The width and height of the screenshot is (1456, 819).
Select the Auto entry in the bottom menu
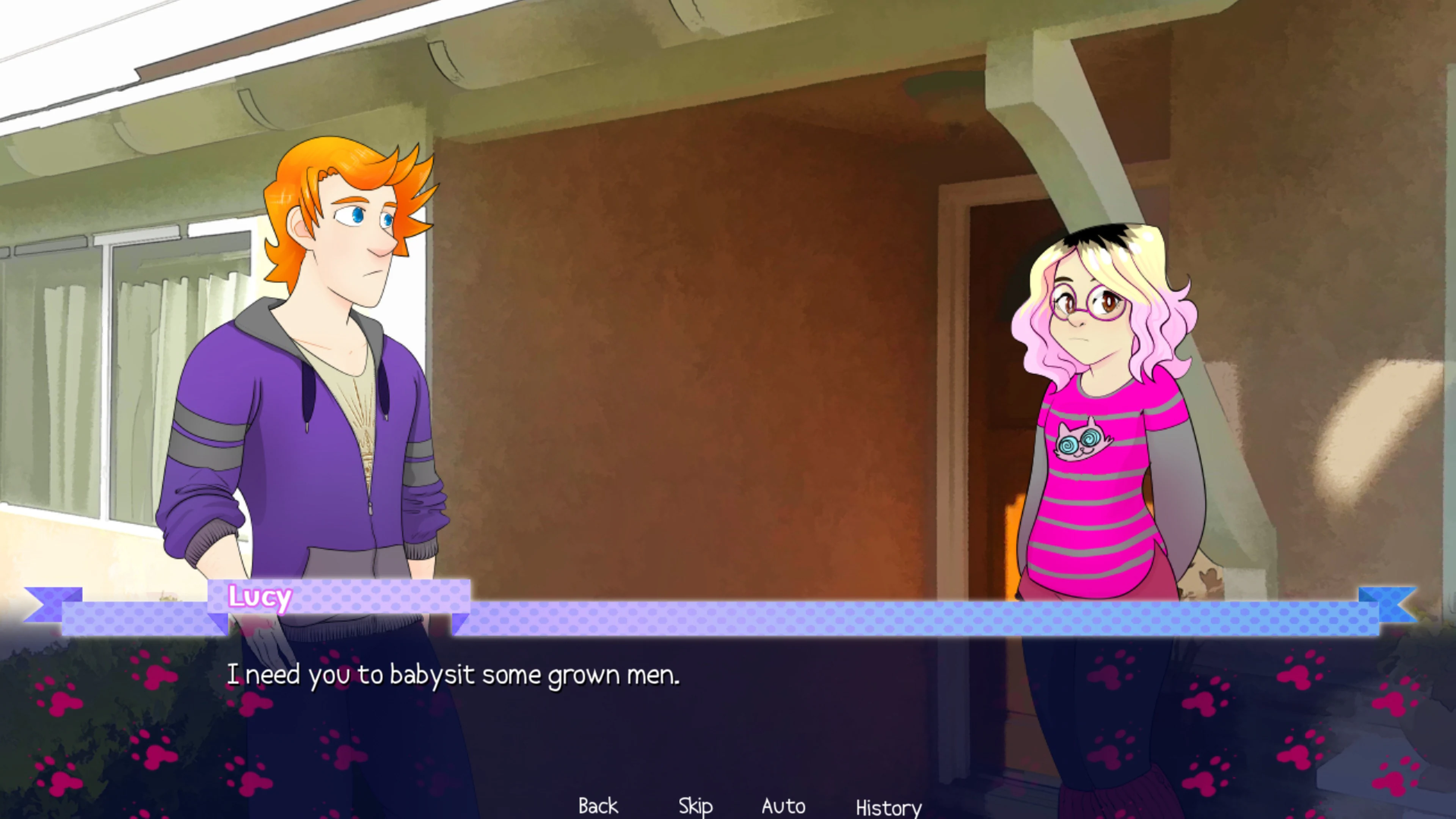tap(783, 805)
